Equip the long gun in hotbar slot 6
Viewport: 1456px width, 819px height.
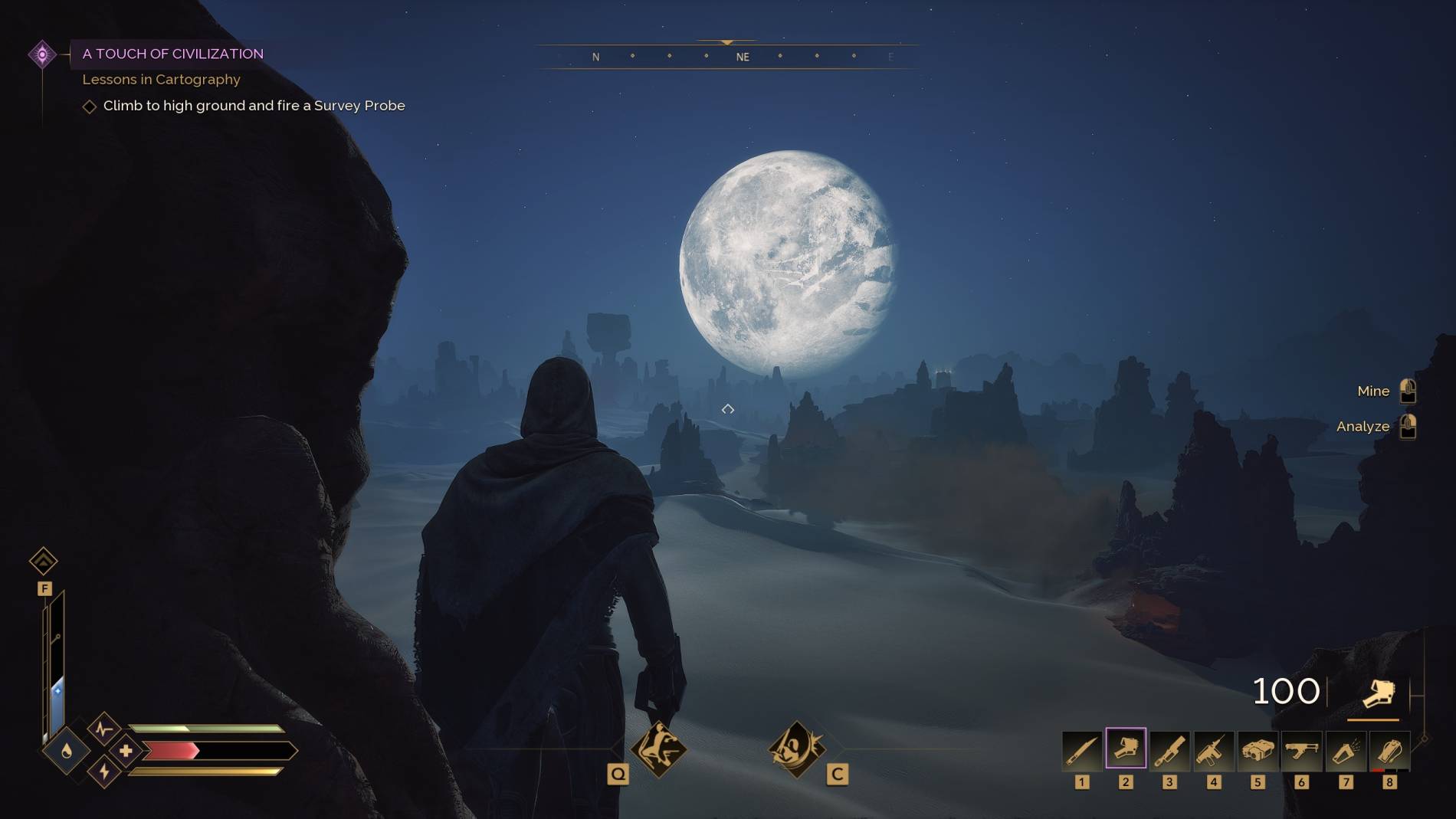[1301, 750]
